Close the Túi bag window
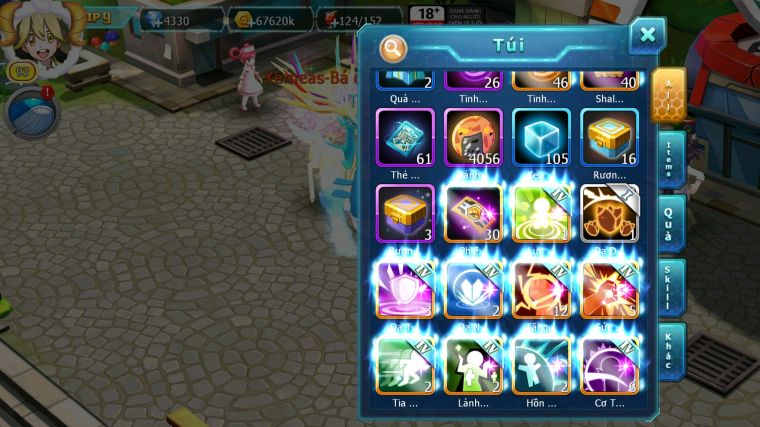This screenshot has width=760, height=427. [647, 35]
